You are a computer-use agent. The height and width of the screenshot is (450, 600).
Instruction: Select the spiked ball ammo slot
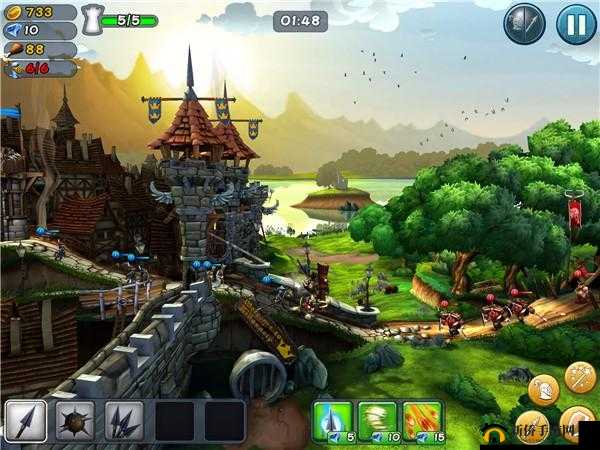coord(75,421)
